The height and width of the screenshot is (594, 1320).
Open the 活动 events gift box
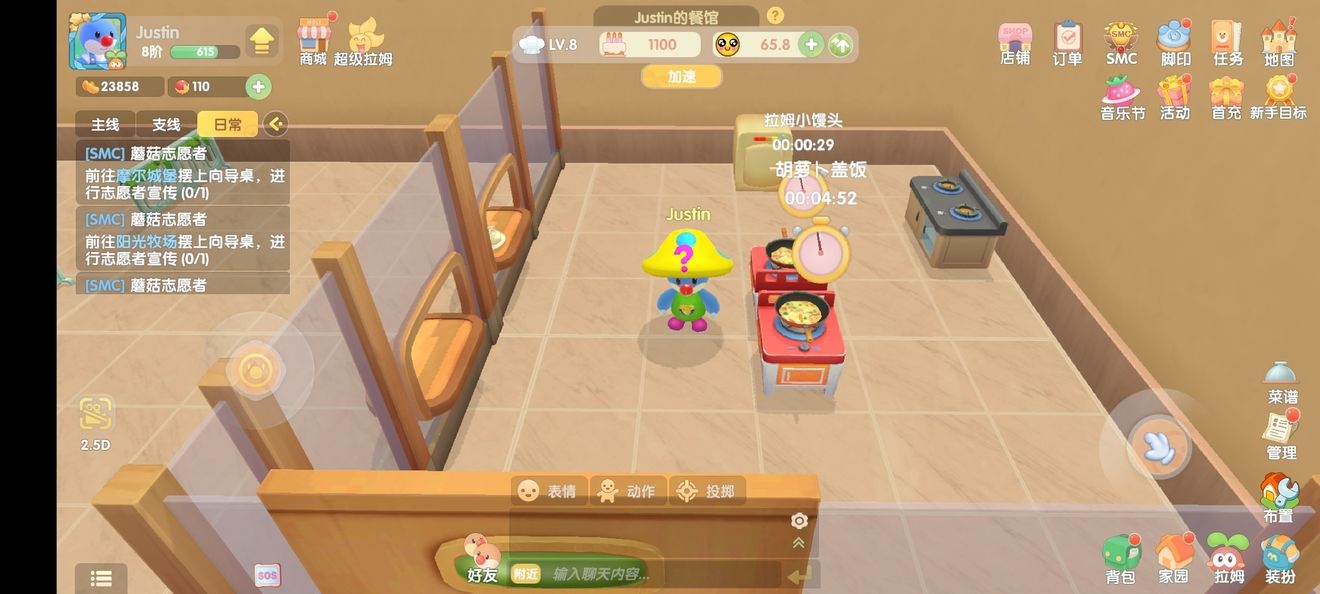tap(1174, 97)
